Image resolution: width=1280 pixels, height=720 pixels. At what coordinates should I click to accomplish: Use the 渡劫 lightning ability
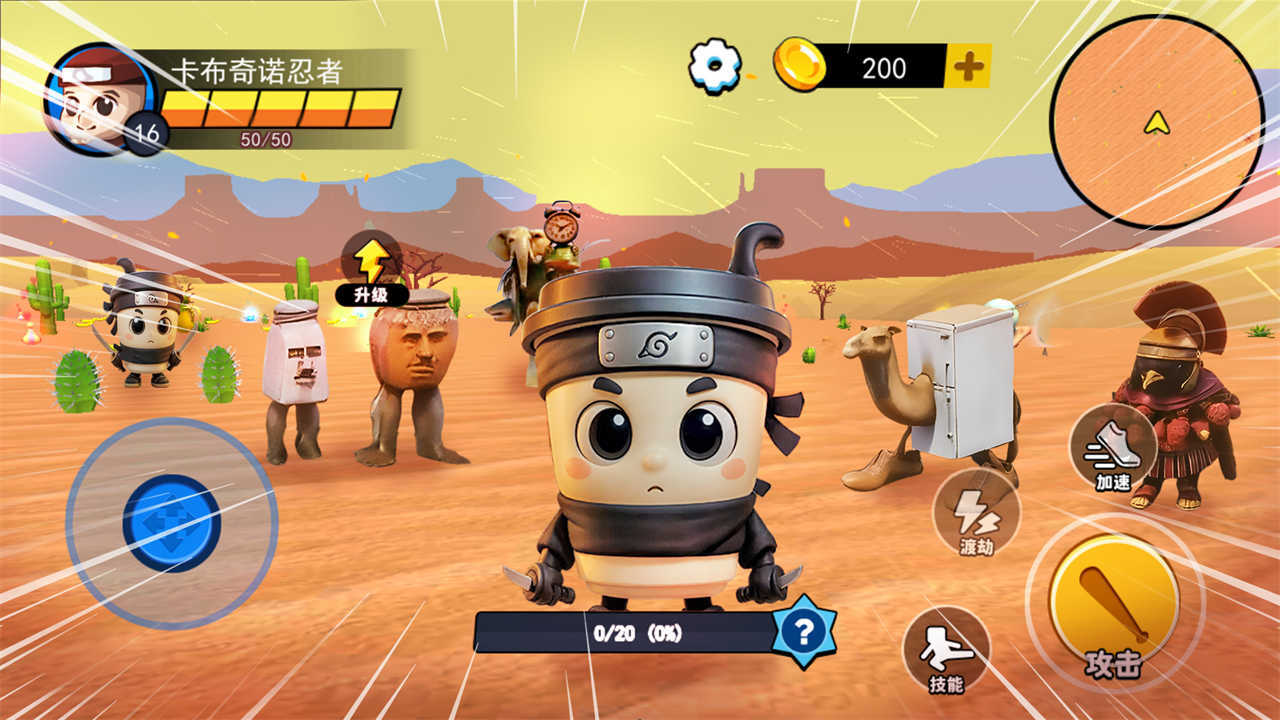click(x=975, y=512)
